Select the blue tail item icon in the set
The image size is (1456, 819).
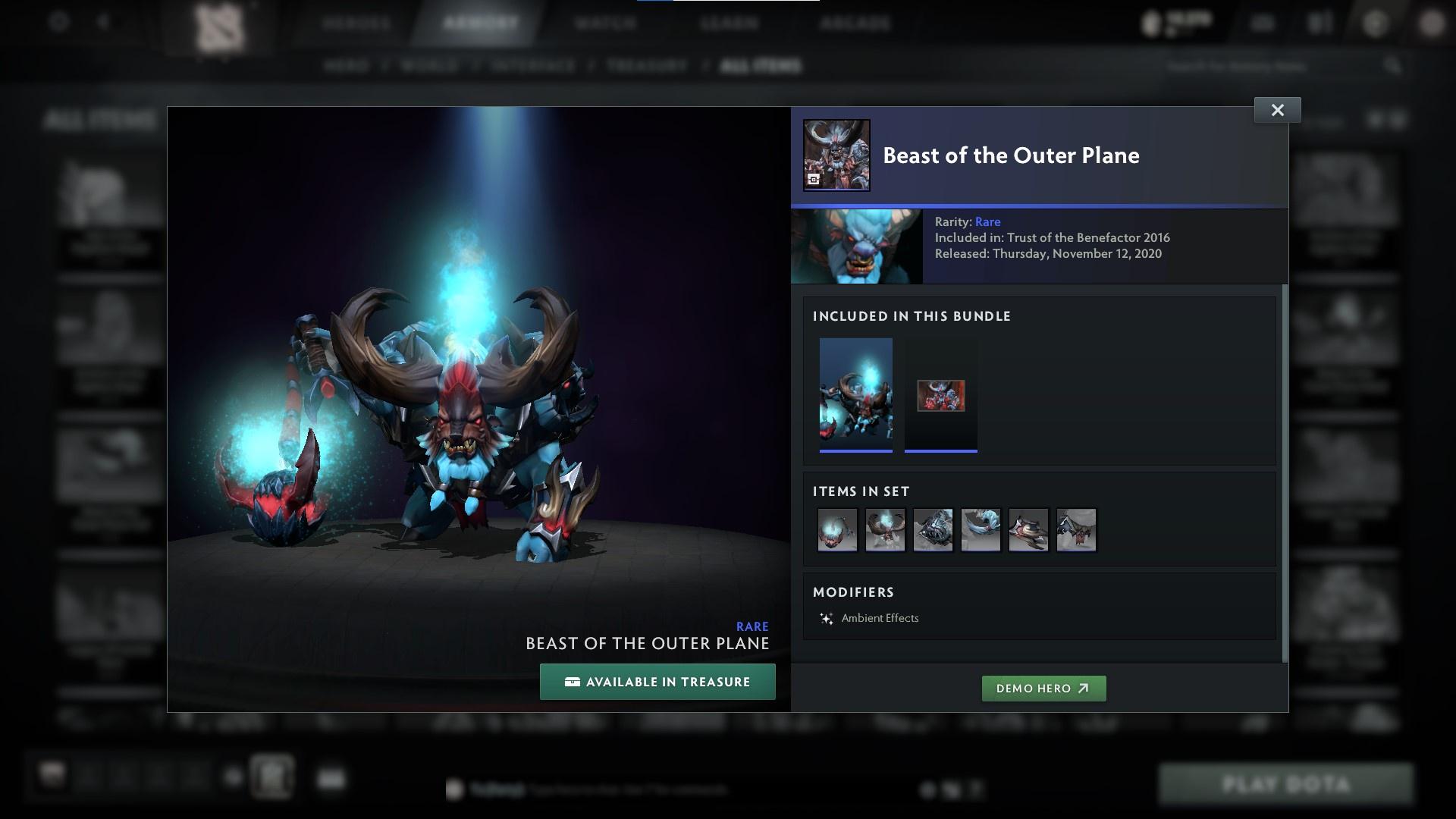click(981, 530)
